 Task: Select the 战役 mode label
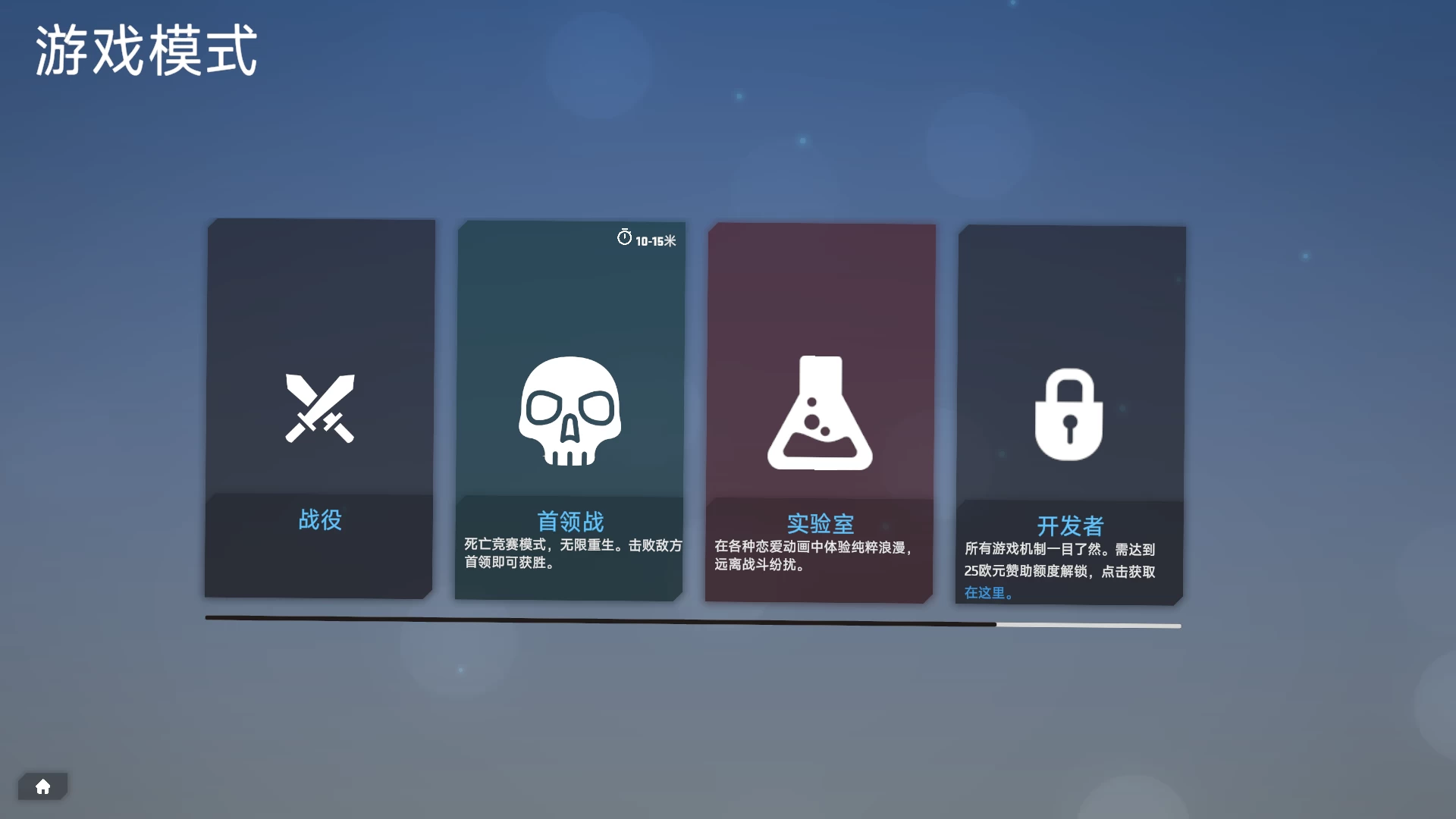point(319,521)
